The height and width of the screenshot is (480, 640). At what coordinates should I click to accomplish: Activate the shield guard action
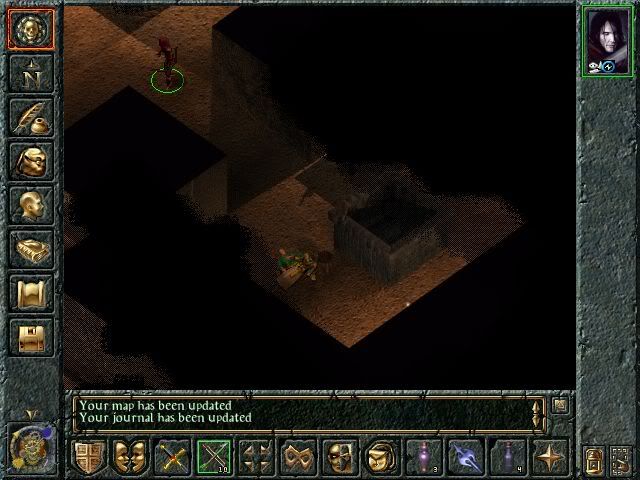[x=88, y=458]
